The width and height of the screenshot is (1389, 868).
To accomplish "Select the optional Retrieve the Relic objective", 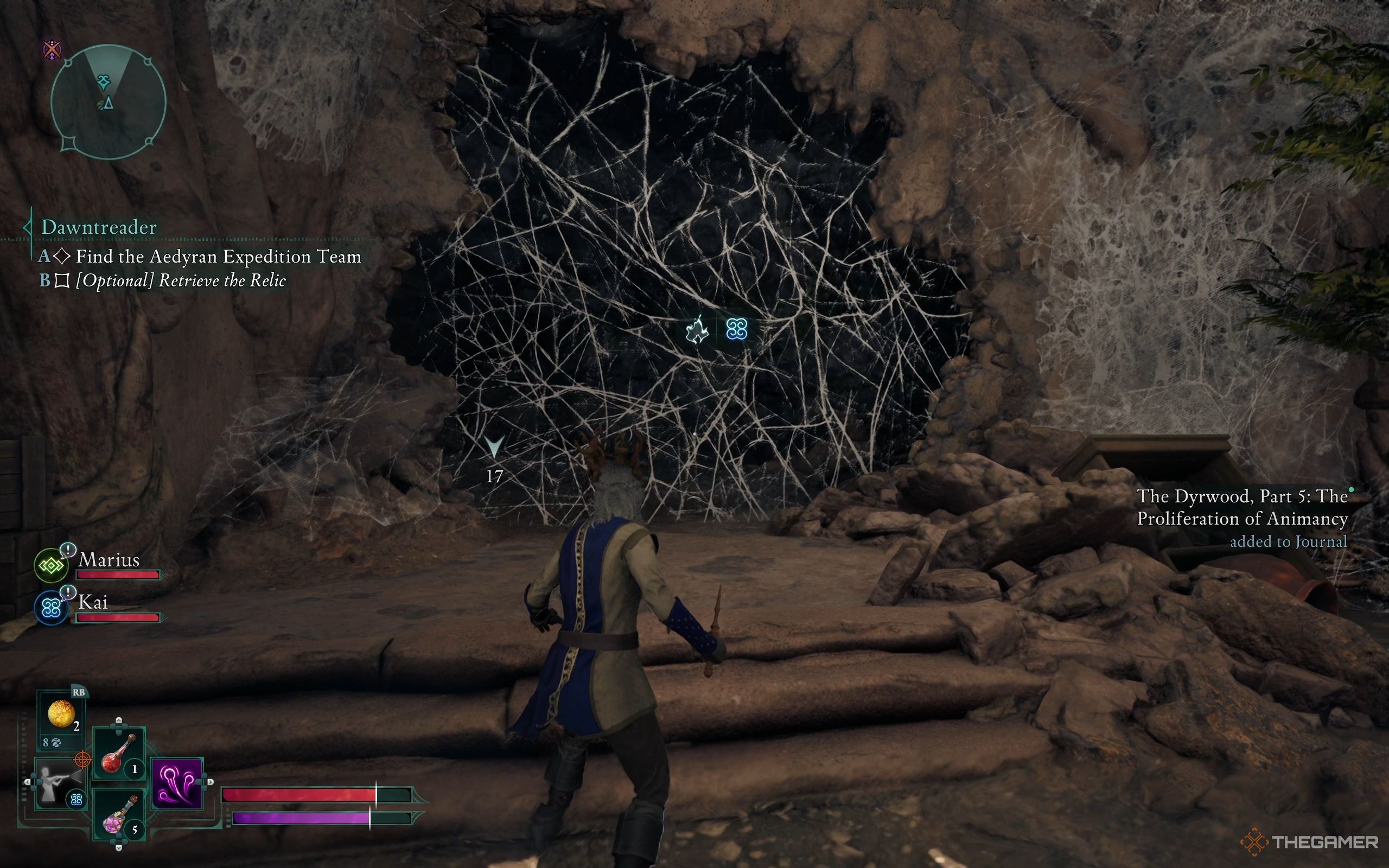I will tap(180, 280).
